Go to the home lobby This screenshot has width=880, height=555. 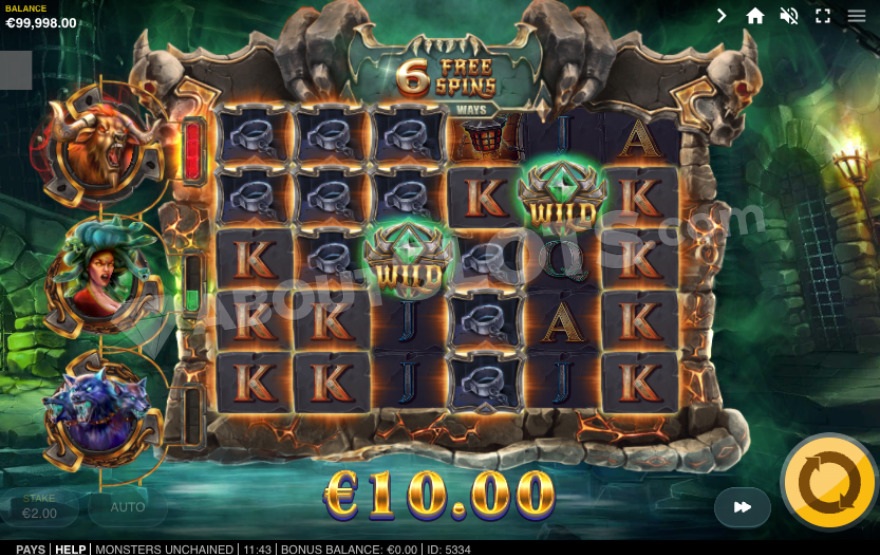point(755,16)
